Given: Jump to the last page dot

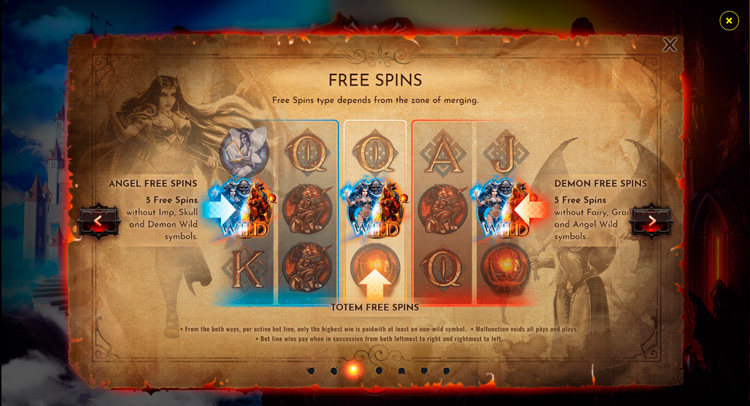Looking at the screenshot, I should (x=446, y=371).
